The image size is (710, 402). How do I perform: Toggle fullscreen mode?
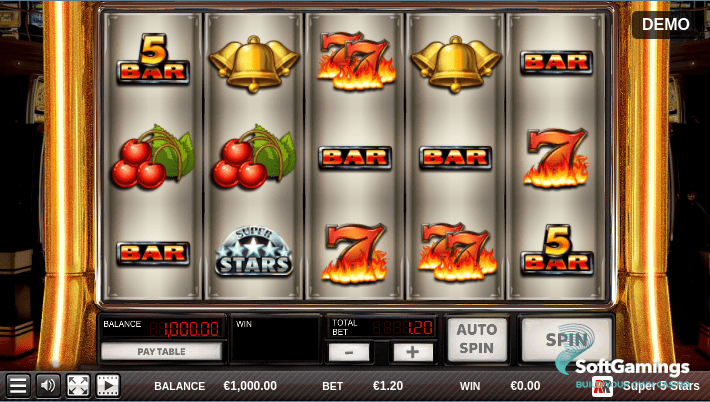tap(78, 386)
